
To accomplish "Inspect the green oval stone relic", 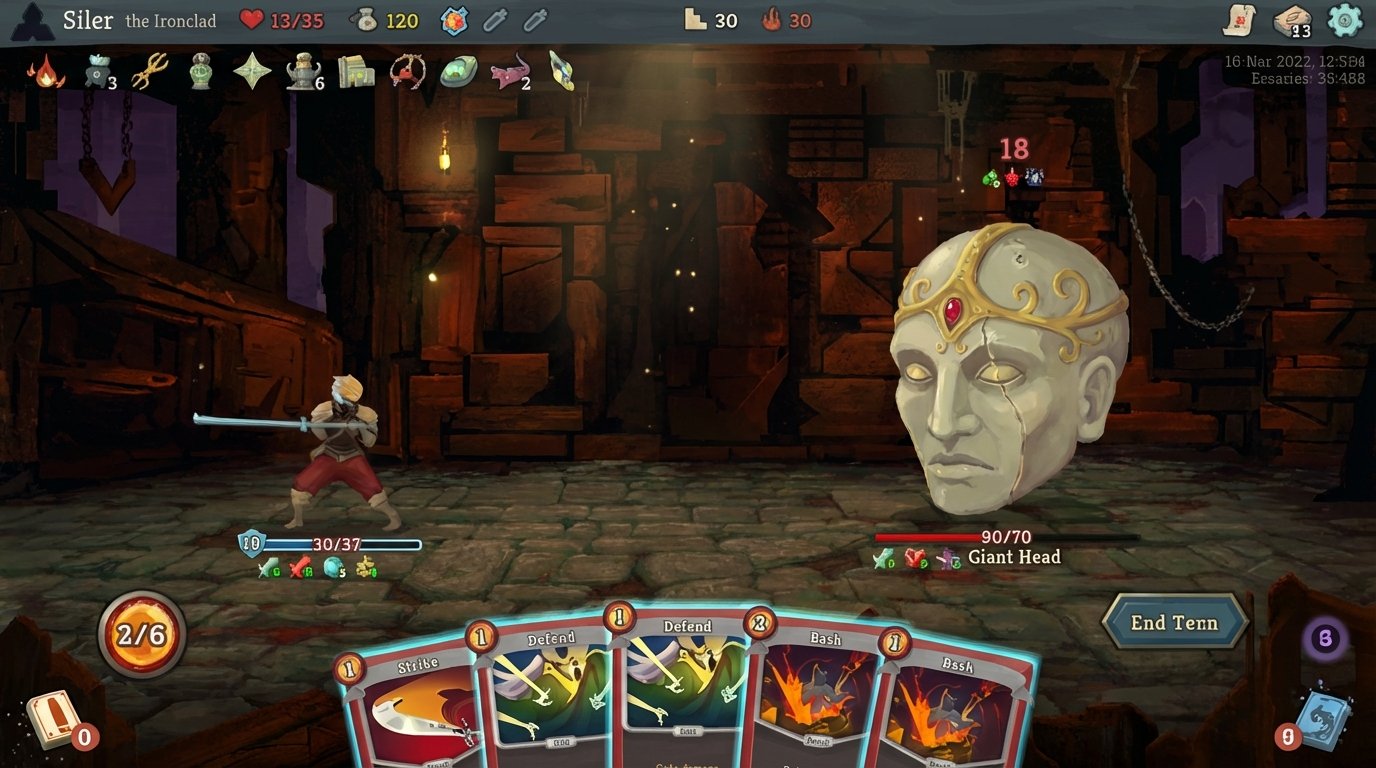I will pos(458,71).
